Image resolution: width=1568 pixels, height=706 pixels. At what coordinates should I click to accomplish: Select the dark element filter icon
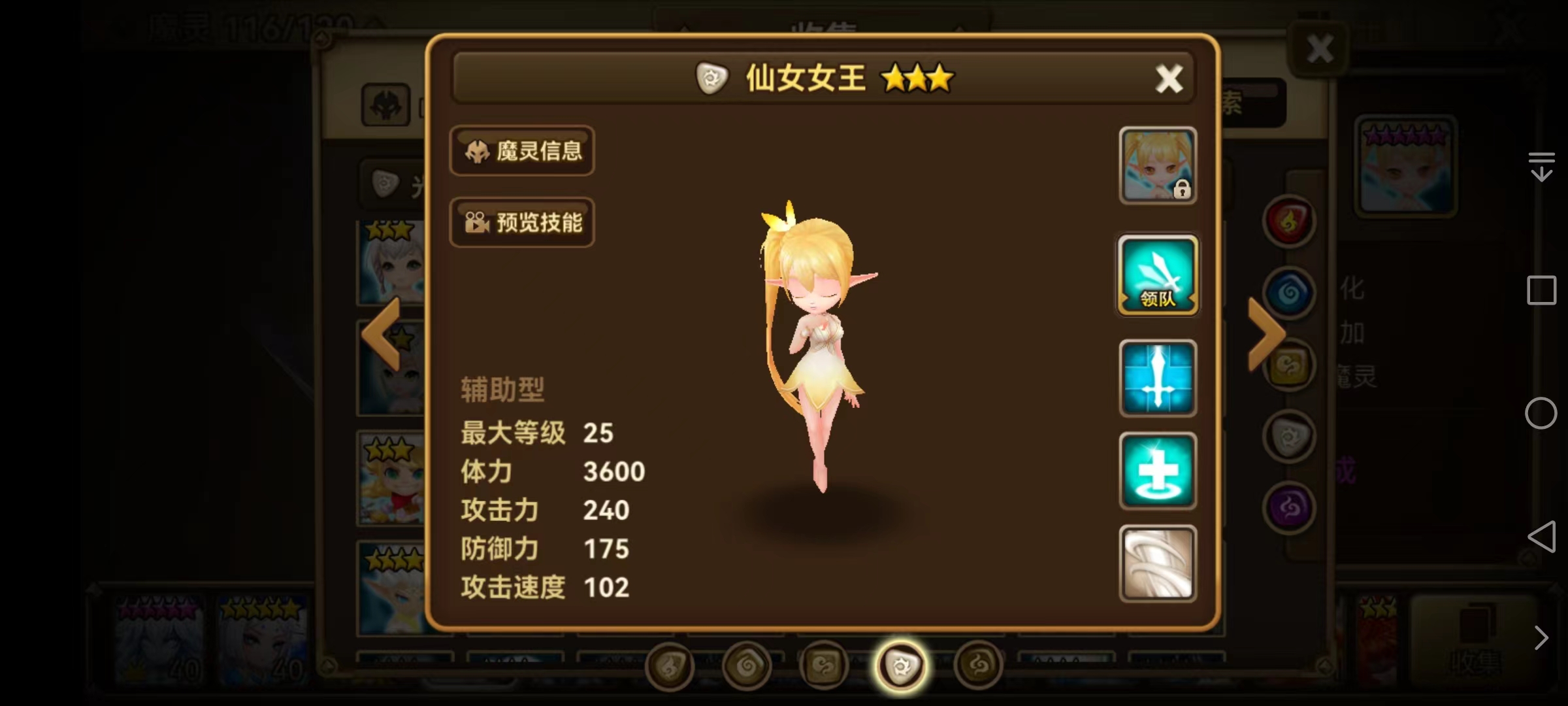(1289, 507)
